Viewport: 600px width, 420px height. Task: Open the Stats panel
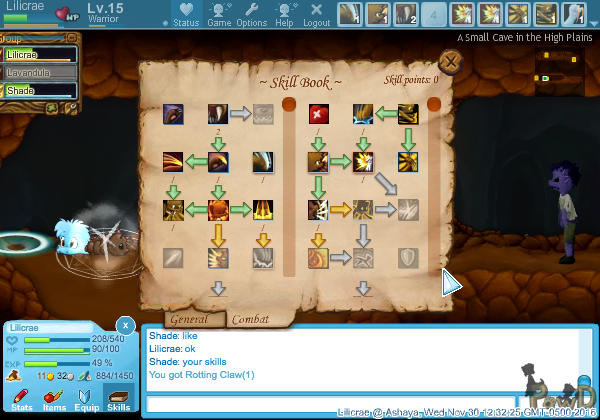pos(22,399)
